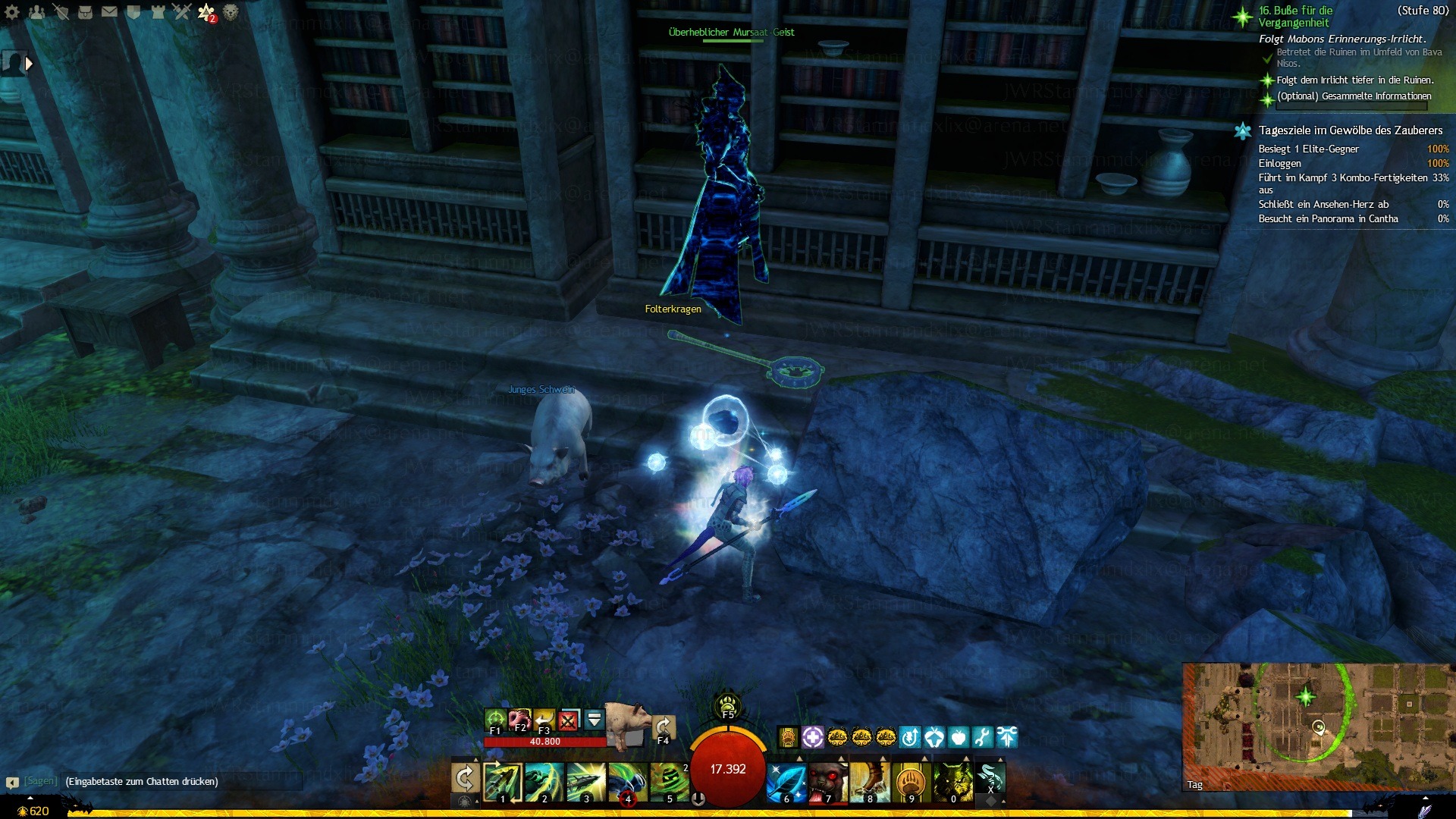1456x819 pixels.
Task: Activate the red-eyed beast utility skill
Action: point(827,782)
